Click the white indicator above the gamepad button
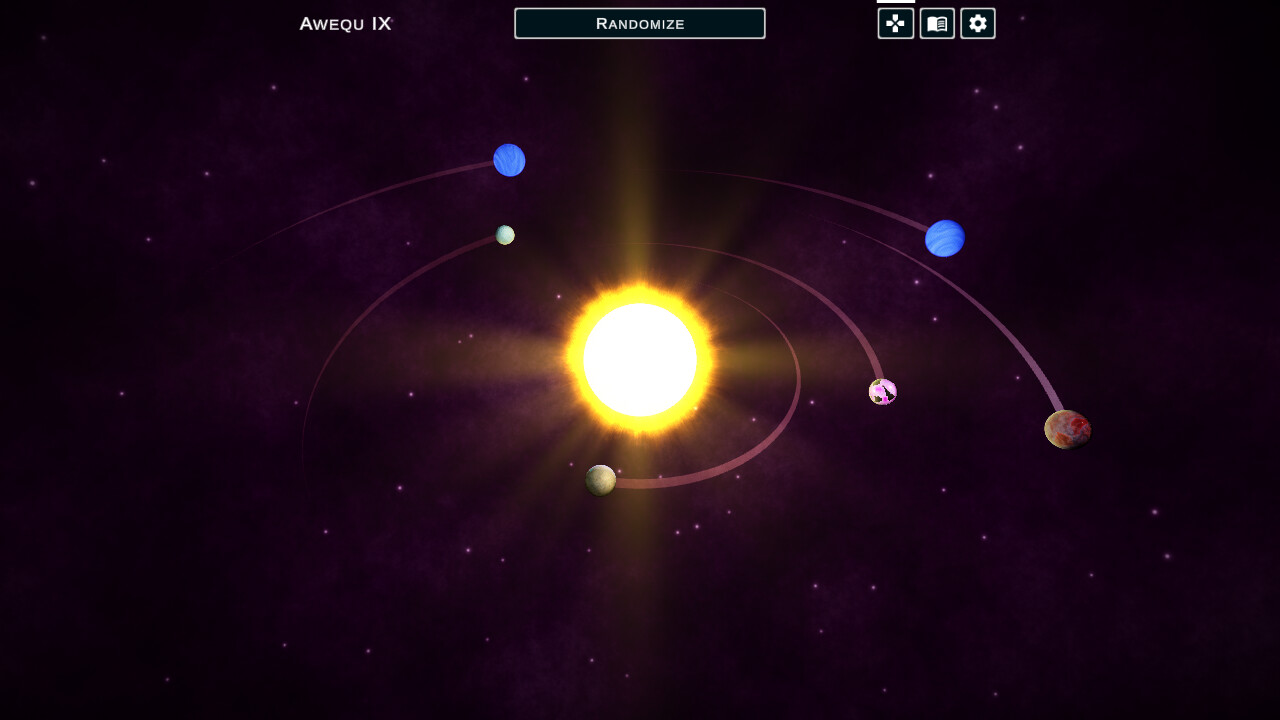 (x=896, y=3)
